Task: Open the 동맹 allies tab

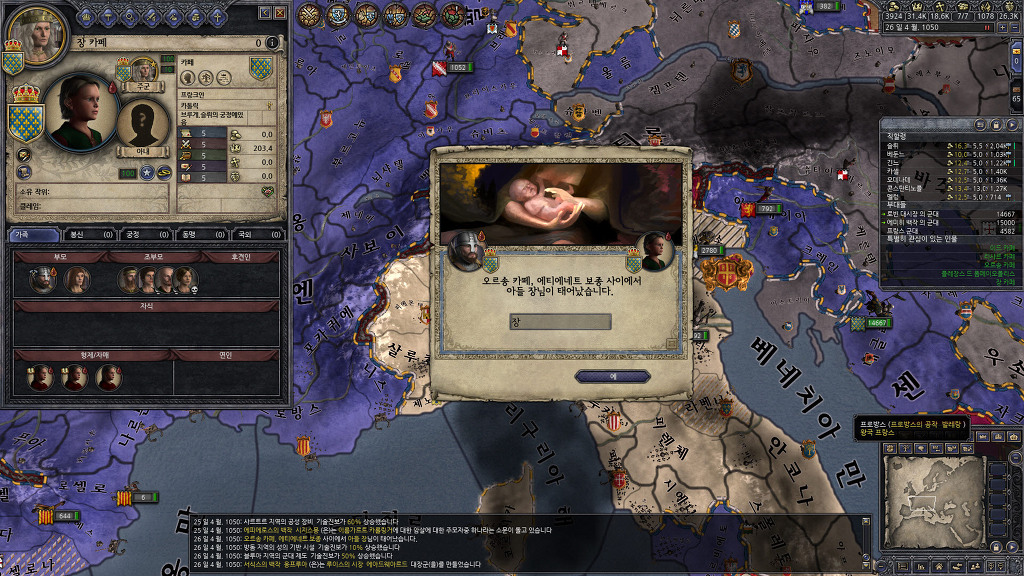Action: 188,235
